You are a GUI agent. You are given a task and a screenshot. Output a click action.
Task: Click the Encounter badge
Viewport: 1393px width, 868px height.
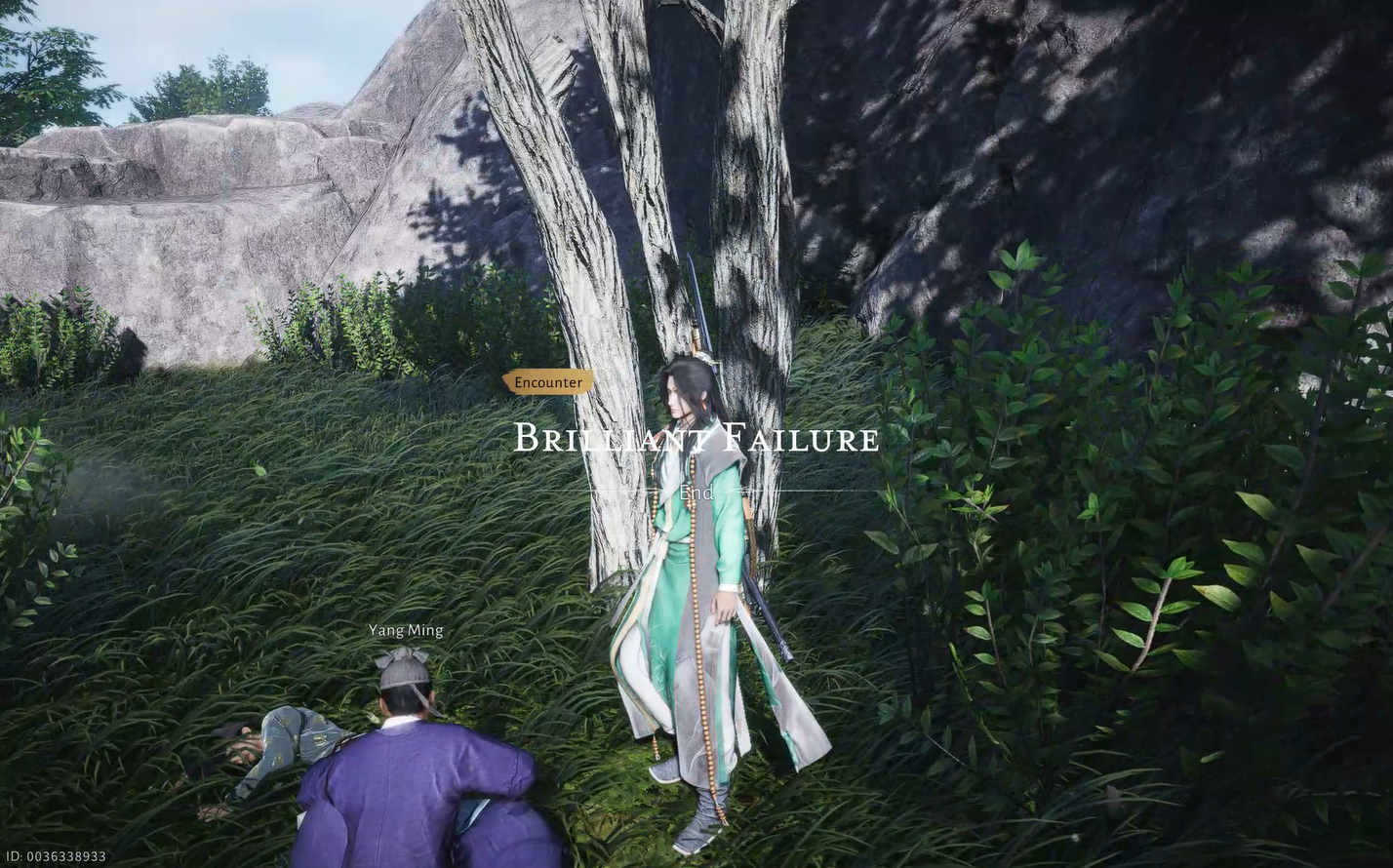tap(548, 382)
